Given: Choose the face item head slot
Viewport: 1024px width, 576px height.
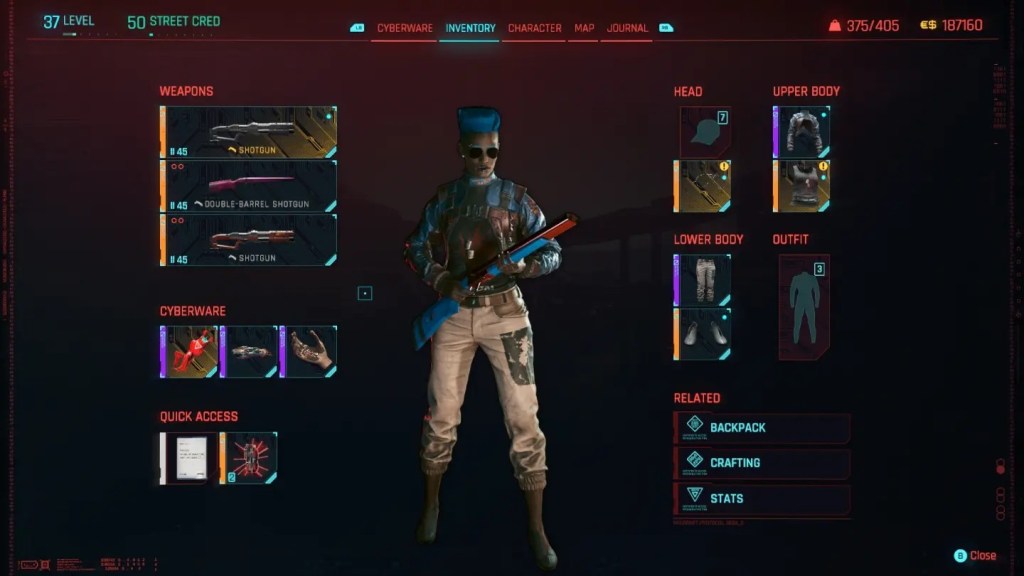Looking at the screenshot, I should 703,186.
